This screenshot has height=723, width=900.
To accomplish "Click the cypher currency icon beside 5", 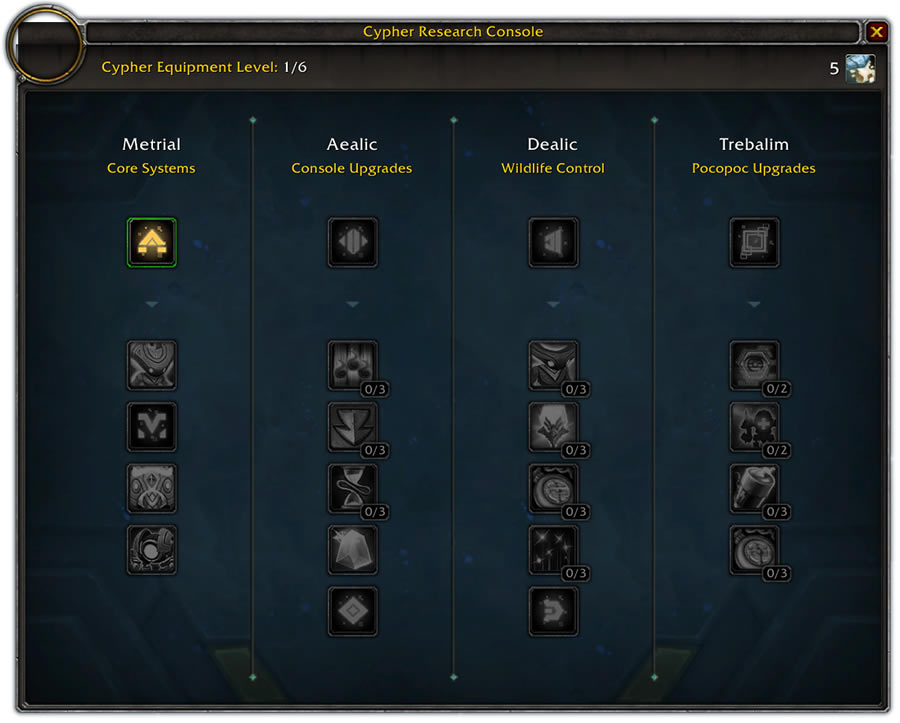I will click(860, 69).
